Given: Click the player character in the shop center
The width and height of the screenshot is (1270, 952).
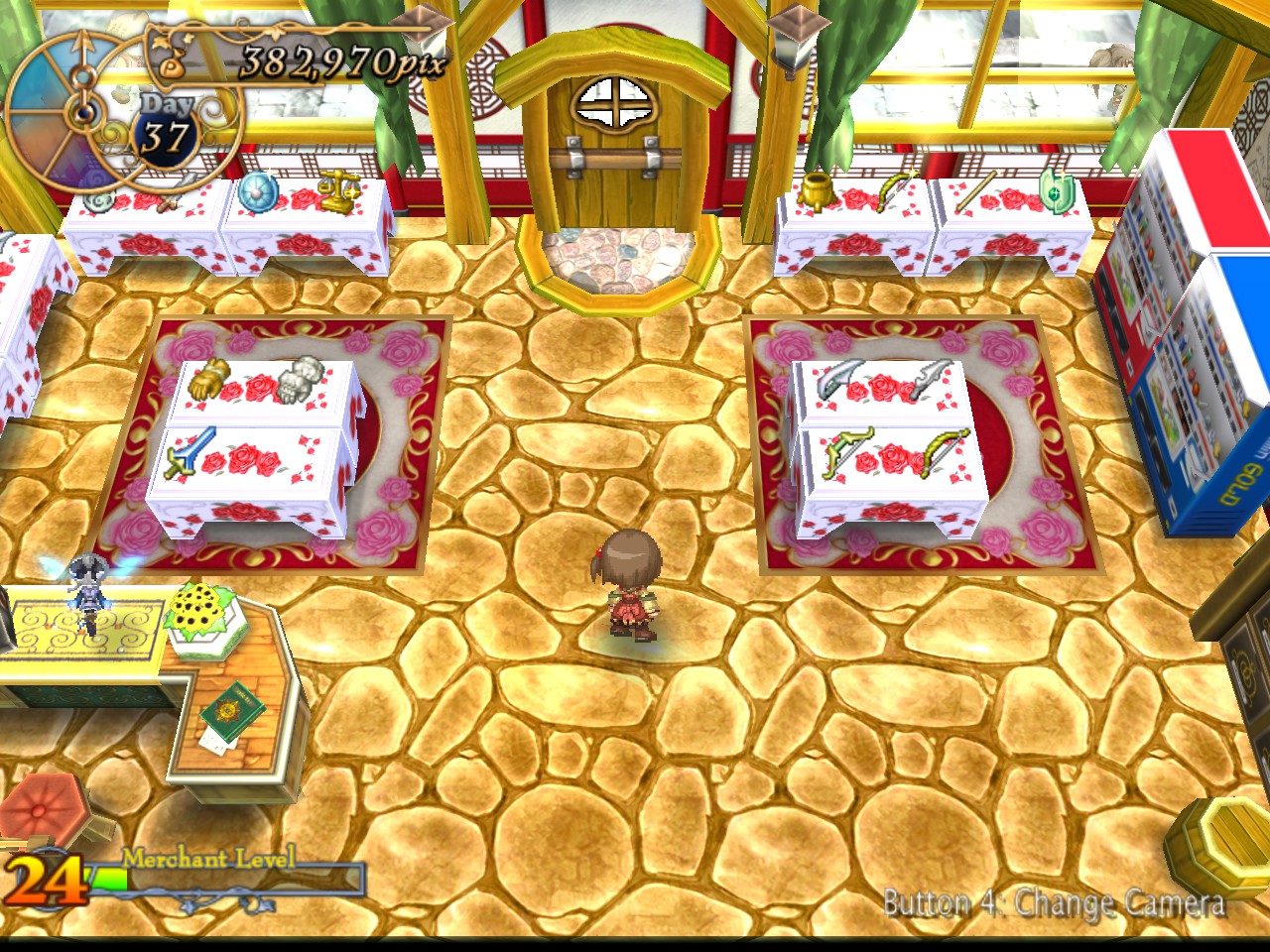Looking at the screenshot, I should click(630, 585).
